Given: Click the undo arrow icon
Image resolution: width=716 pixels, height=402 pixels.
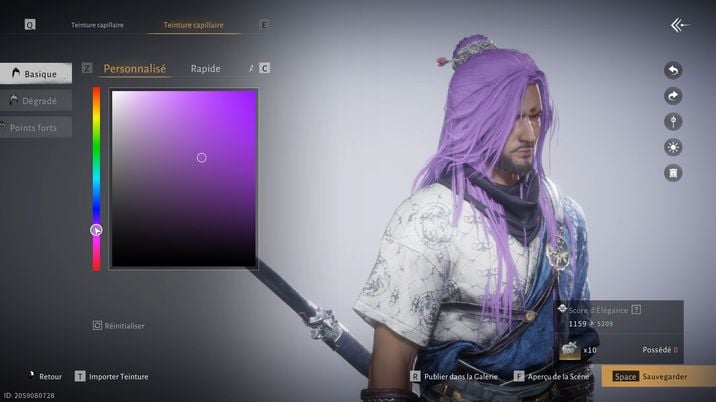Looking at the screenshot, I should [x=673, y=70].
